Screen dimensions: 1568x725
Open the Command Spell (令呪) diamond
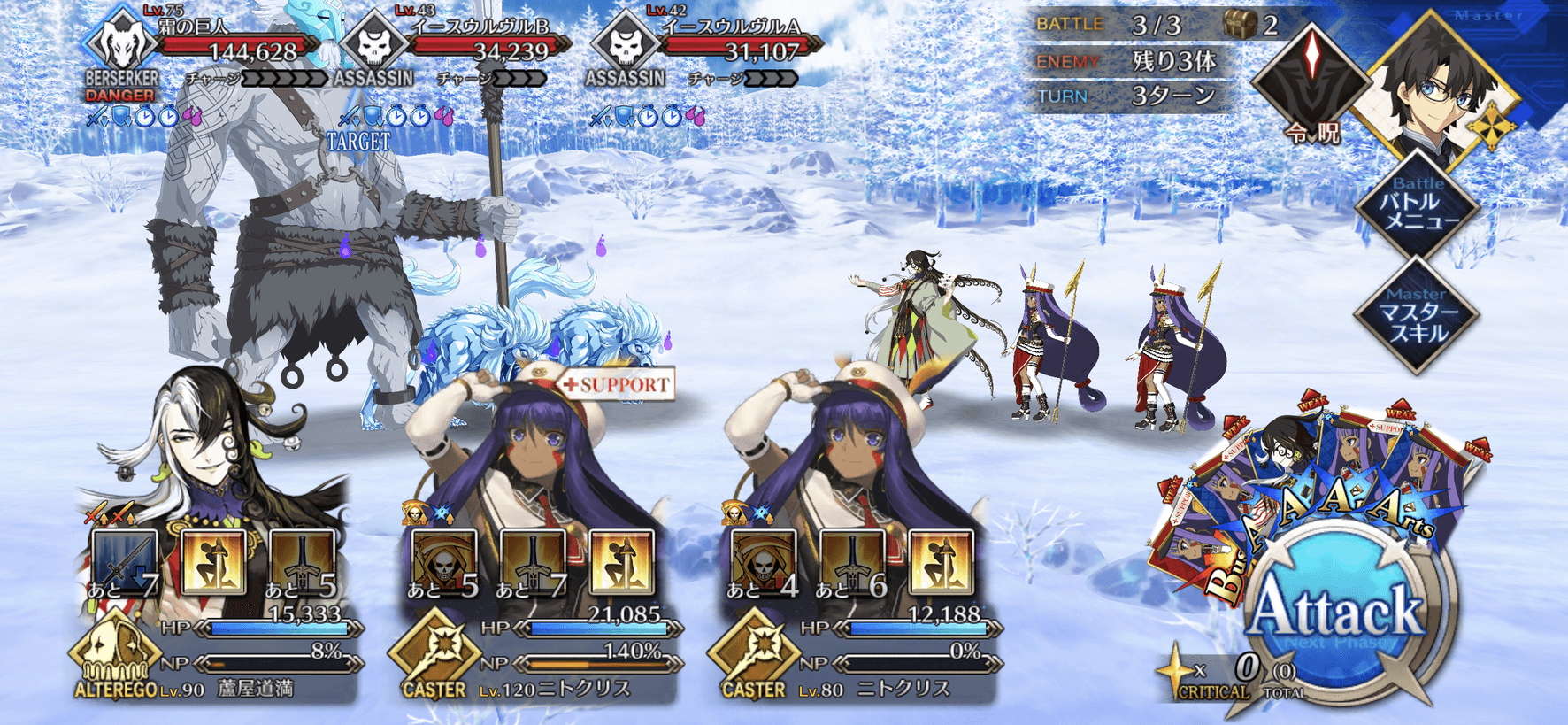tap(1312, 81)
